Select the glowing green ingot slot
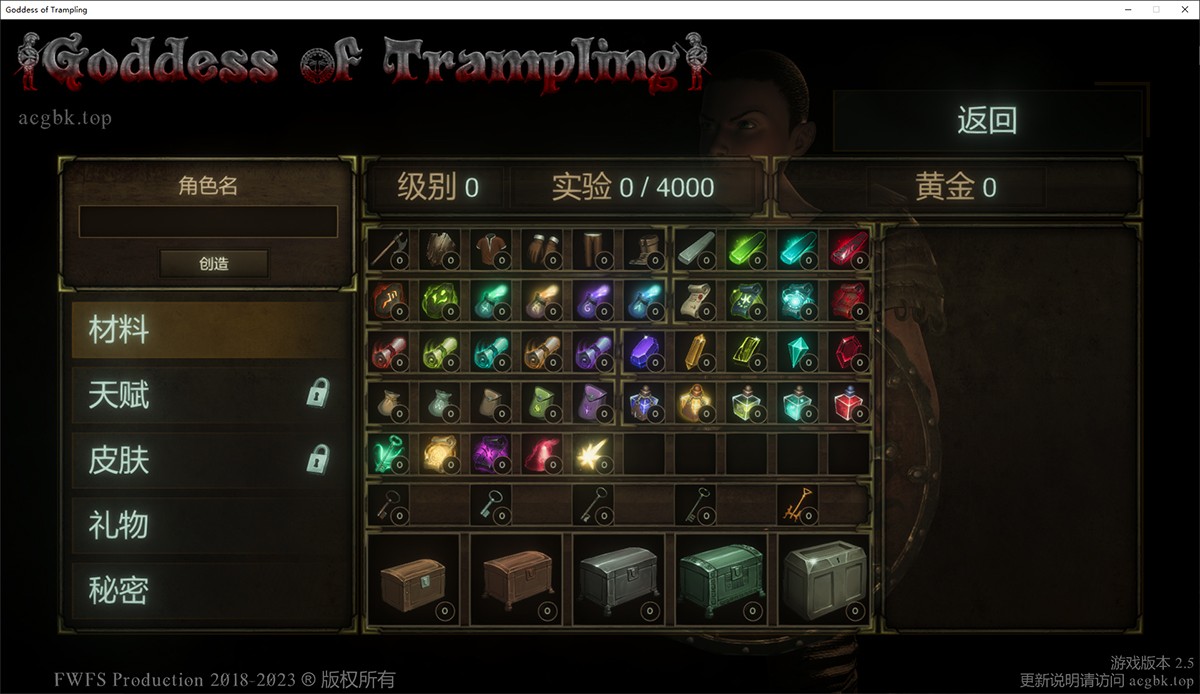The width and height of the screenshot is (1200, 694). click(x=746, y=249)
